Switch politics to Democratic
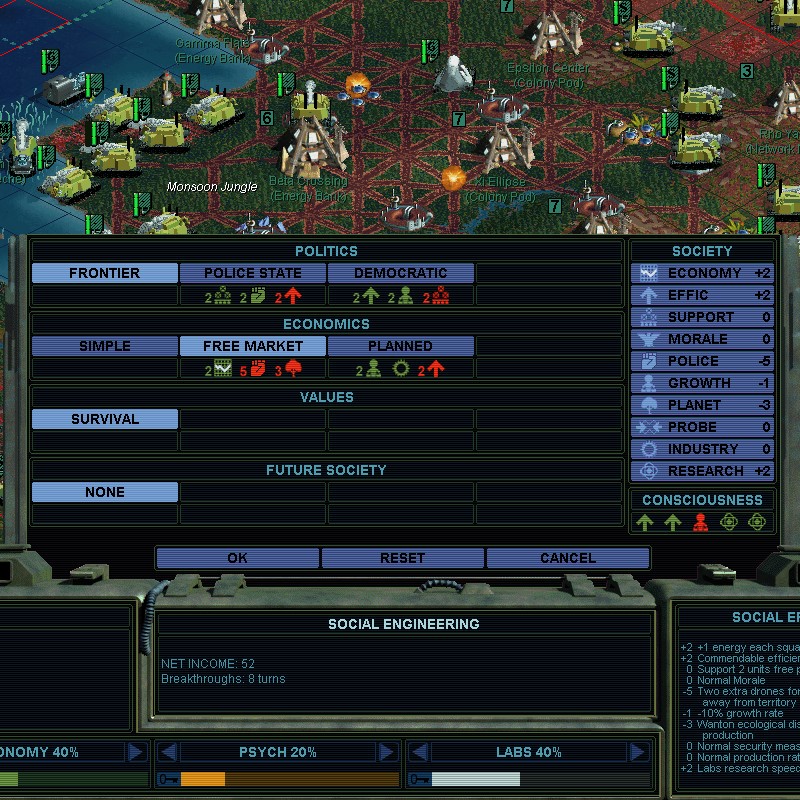 click(400, 273)
